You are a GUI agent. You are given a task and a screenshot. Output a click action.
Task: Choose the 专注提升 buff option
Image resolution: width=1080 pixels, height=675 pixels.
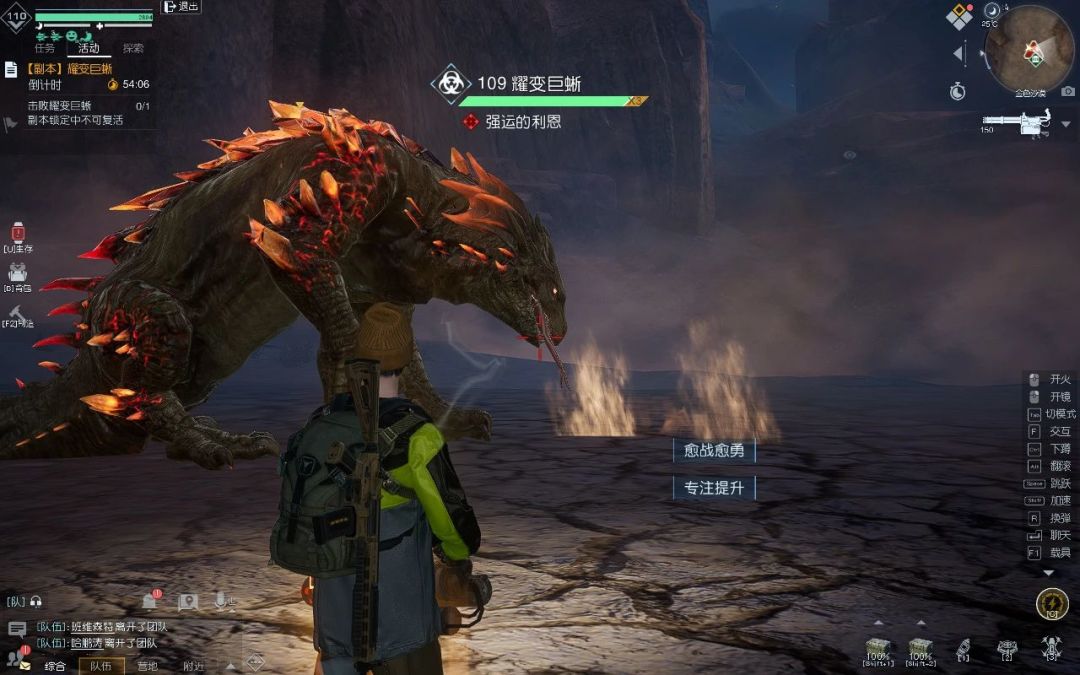(x=714, y=488)
